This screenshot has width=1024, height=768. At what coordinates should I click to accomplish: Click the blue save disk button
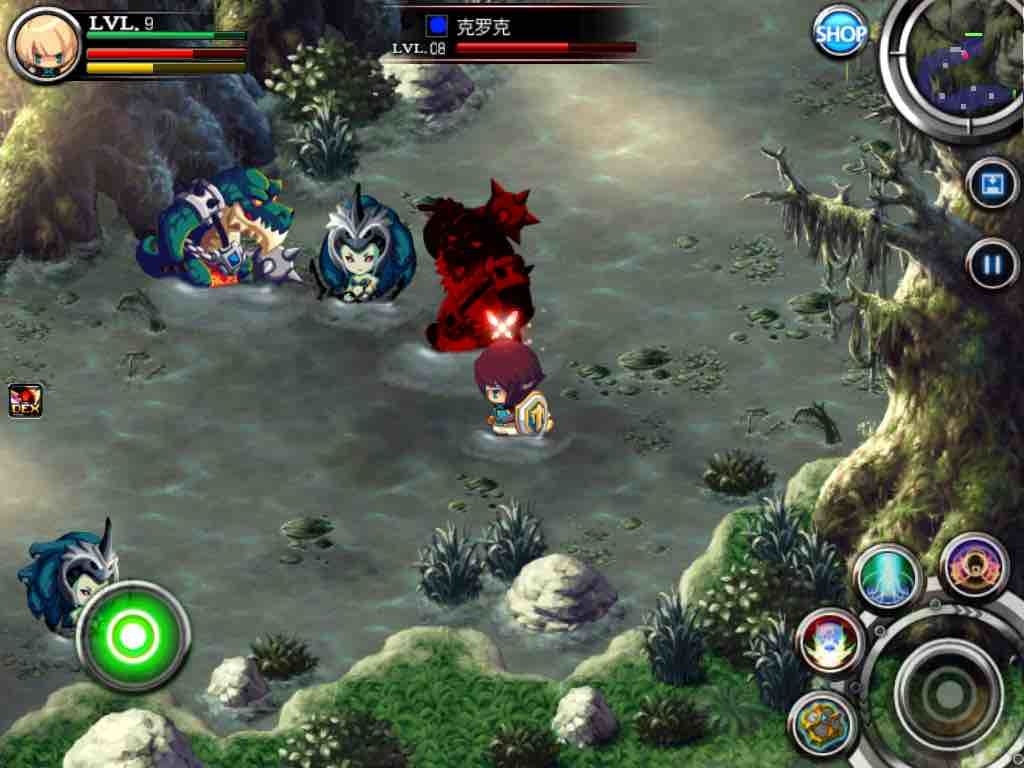pos(992,185)
